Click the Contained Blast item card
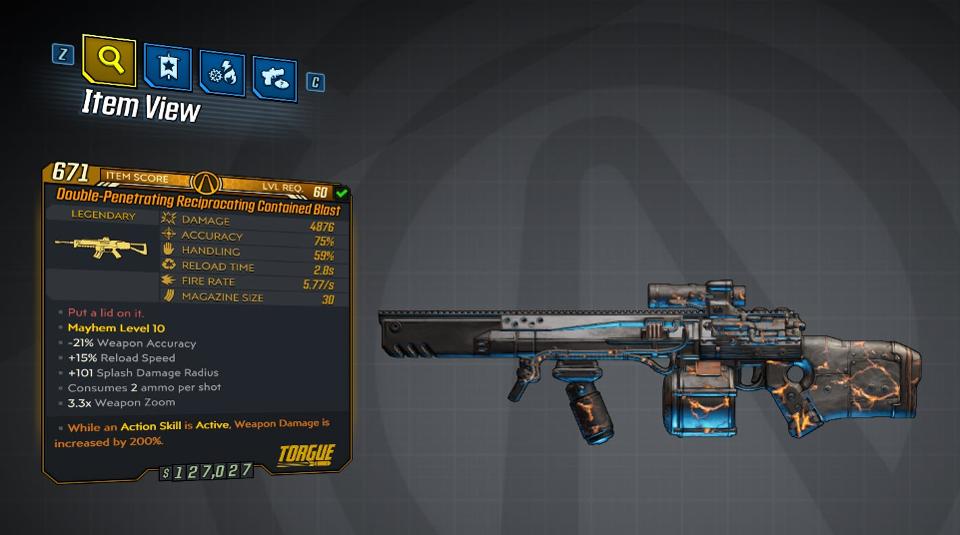The width and height of the screenshot is (960, 535). click(196, 320)
